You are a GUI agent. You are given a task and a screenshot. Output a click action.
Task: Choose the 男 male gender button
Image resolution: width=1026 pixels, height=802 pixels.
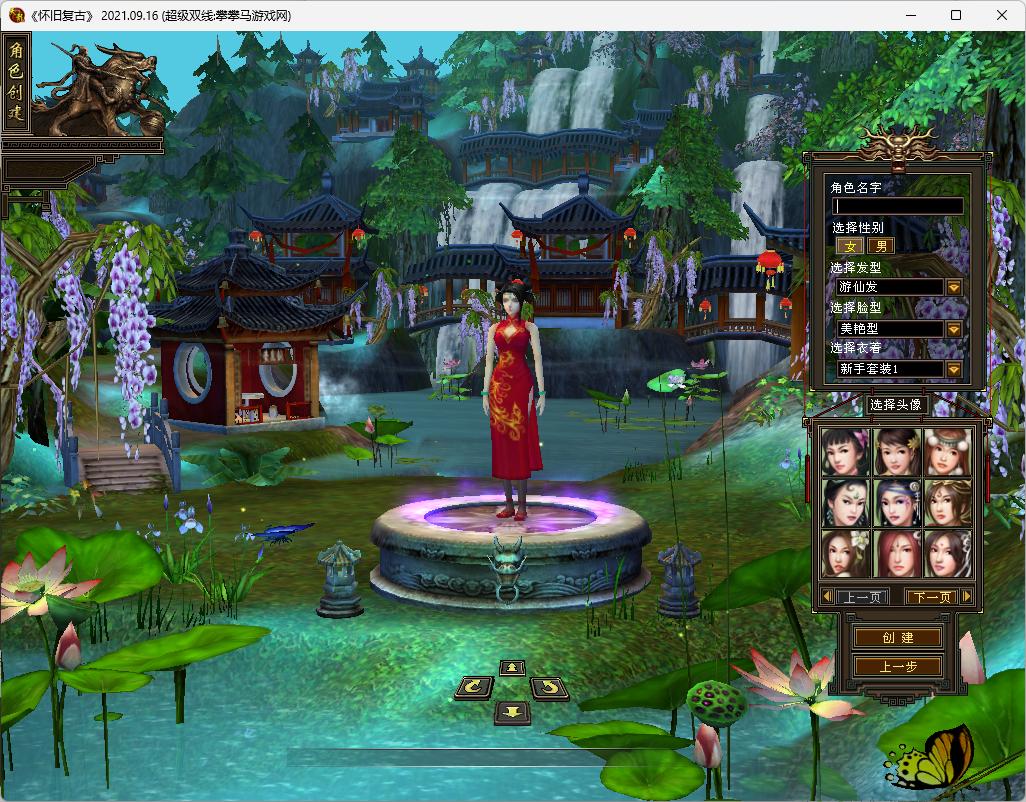(880, 246)
